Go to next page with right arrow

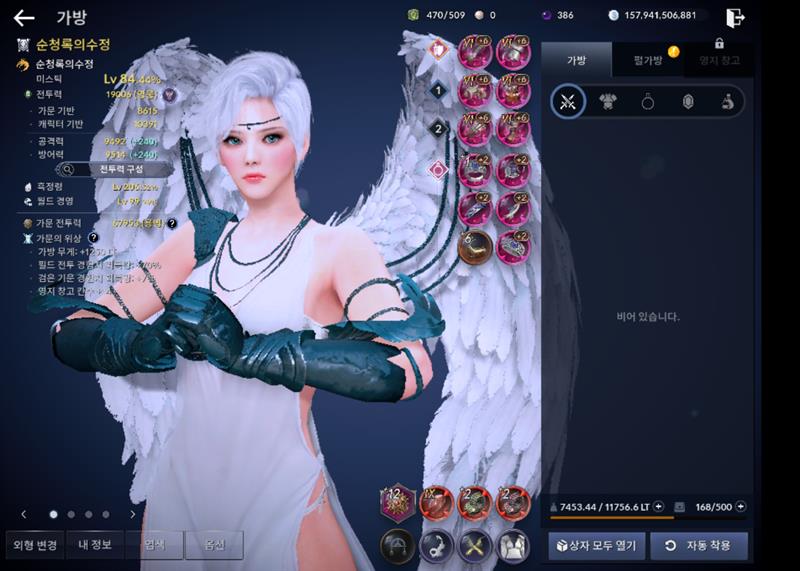[x=133, y=514]
